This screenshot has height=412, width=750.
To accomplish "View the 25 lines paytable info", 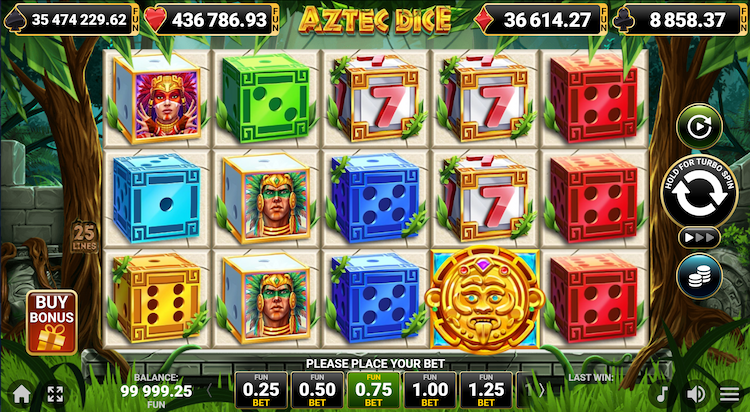I will (x=84, y=237).
